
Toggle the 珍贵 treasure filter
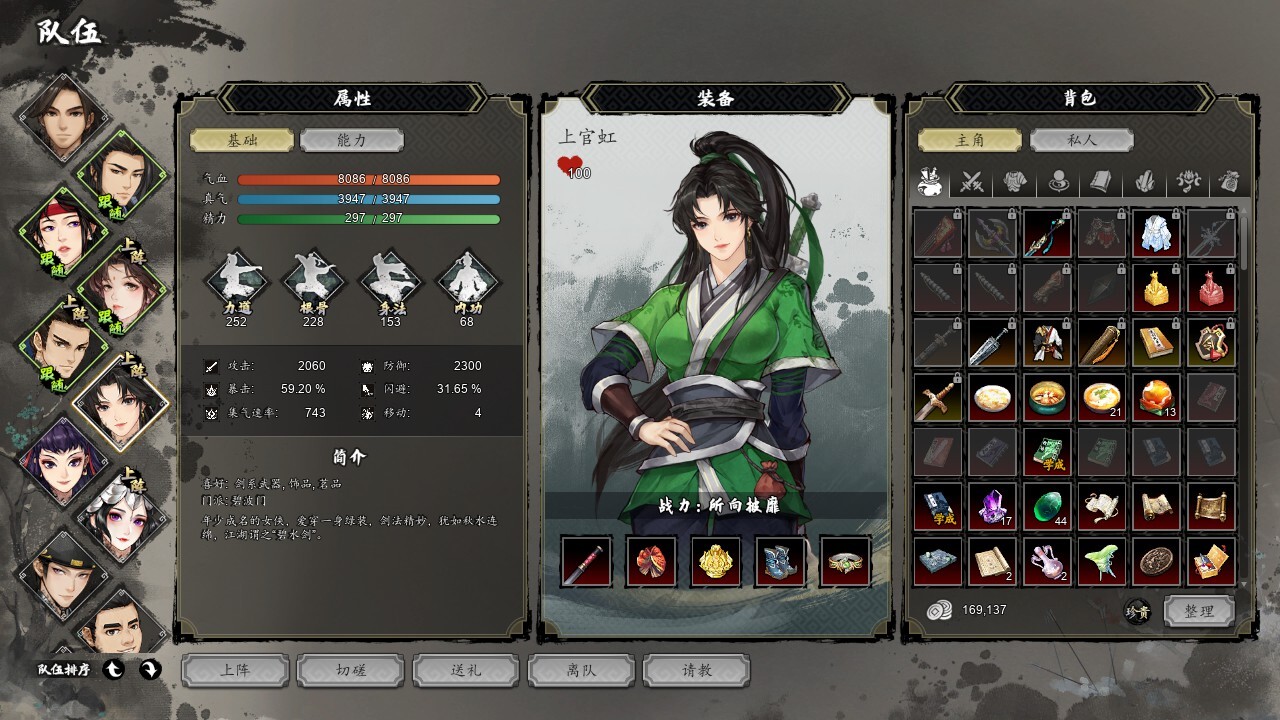(1138, 611)
